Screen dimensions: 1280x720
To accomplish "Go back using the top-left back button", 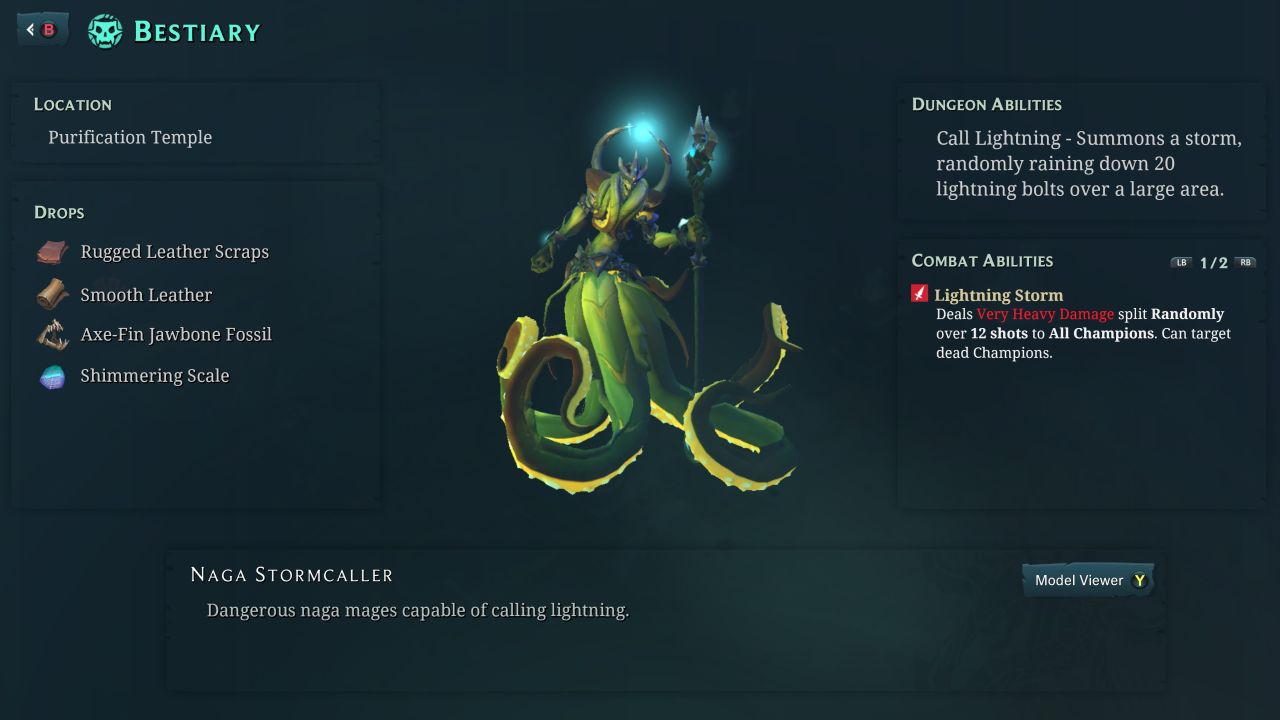I will pyautogui.click(x=42, y=30).
